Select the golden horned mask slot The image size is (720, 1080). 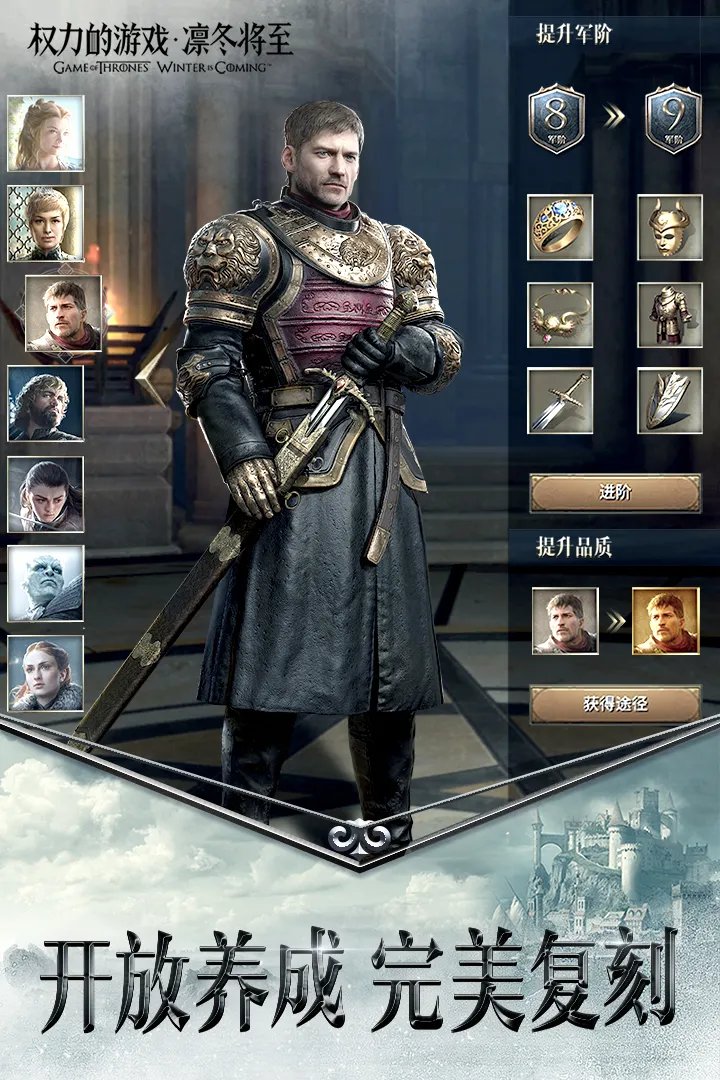click(x=669, y=228)
